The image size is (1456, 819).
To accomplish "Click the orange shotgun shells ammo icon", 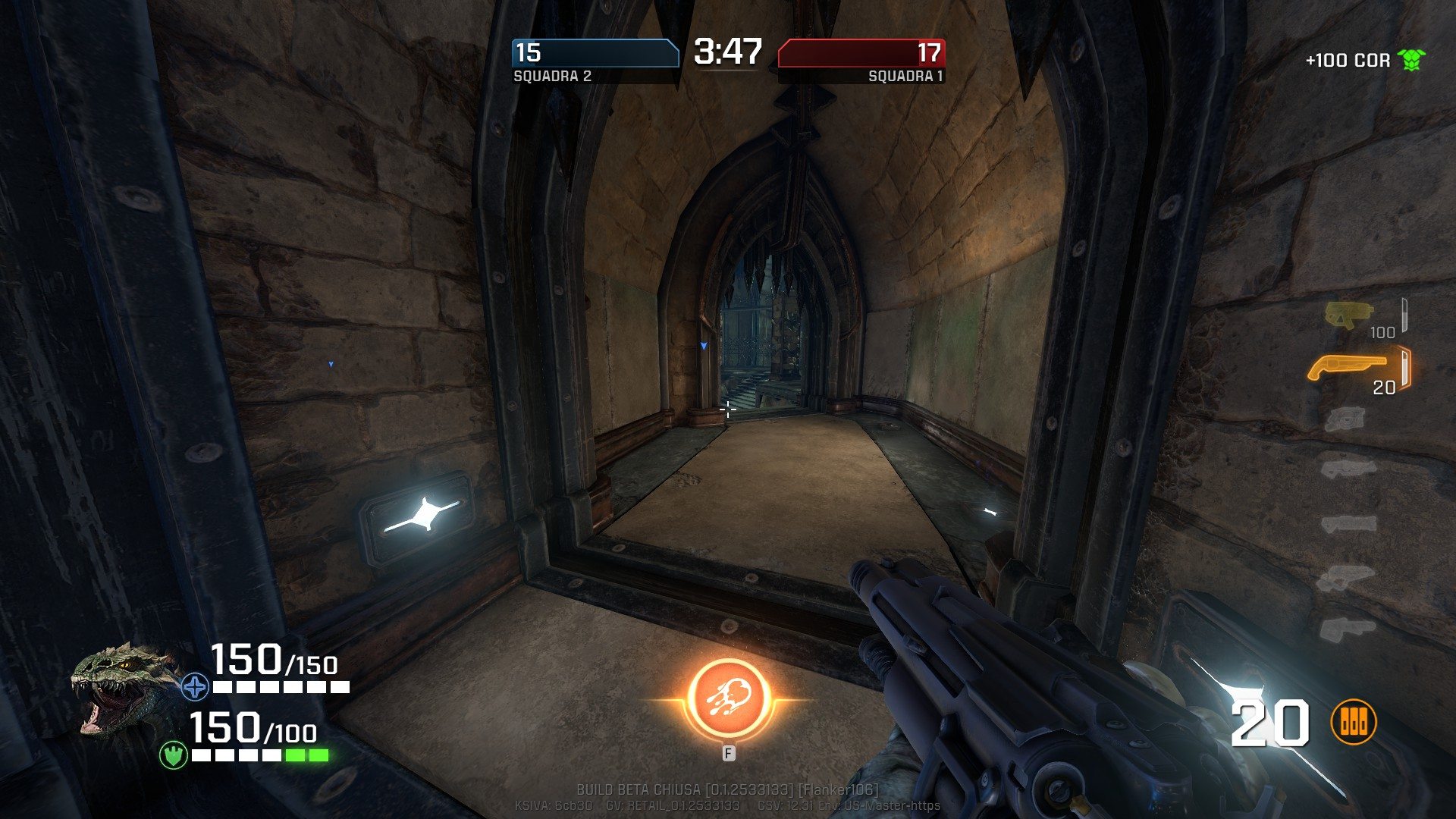I will coord(1353,722).
